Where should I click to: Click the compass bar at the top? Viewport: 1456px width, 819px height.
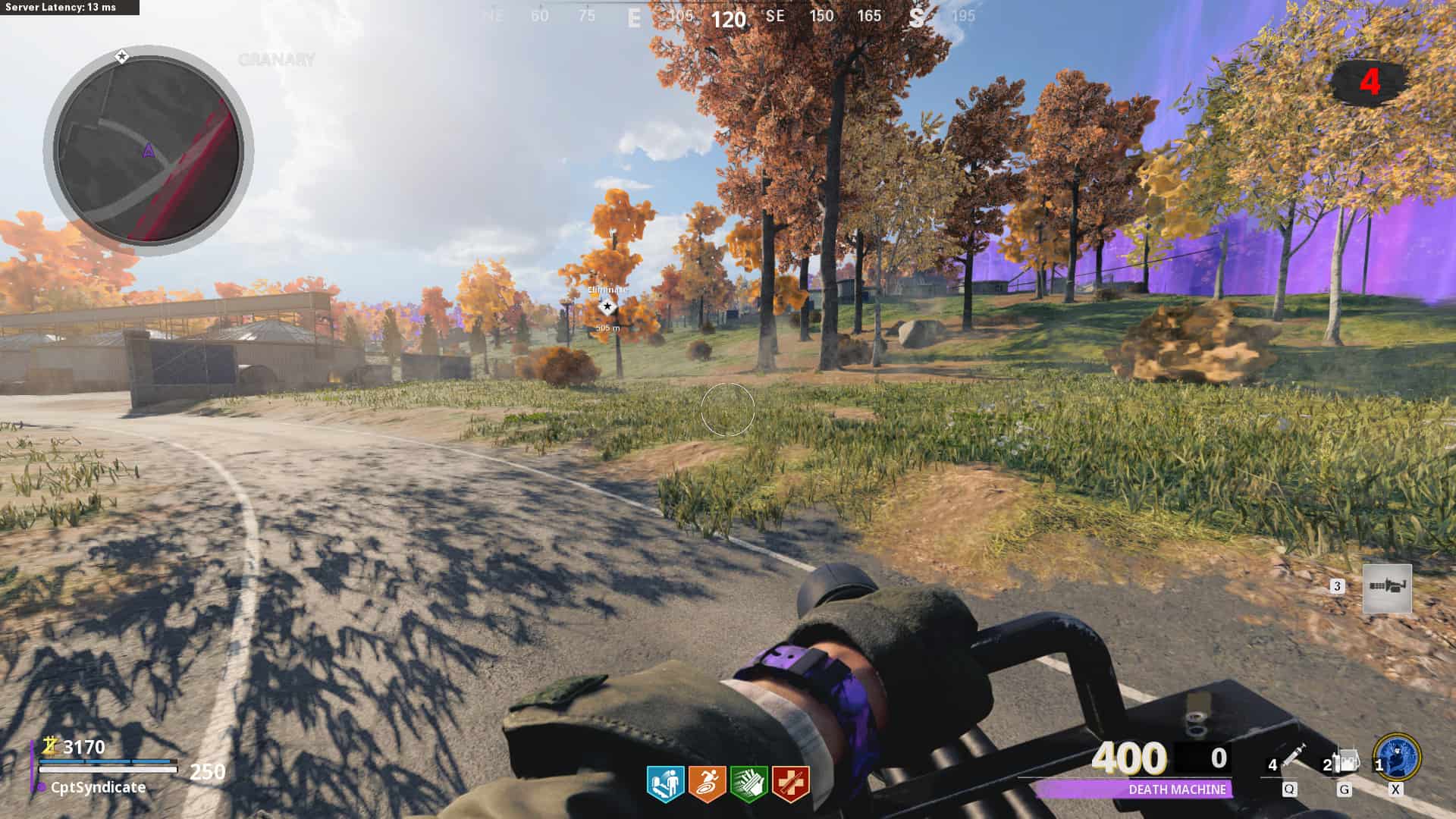[728, 17]
